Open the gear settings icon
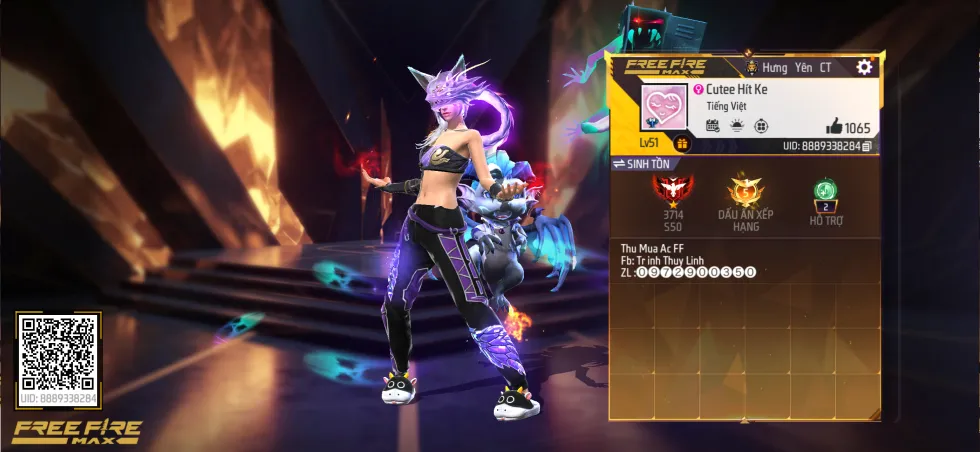 click(864, 67)
